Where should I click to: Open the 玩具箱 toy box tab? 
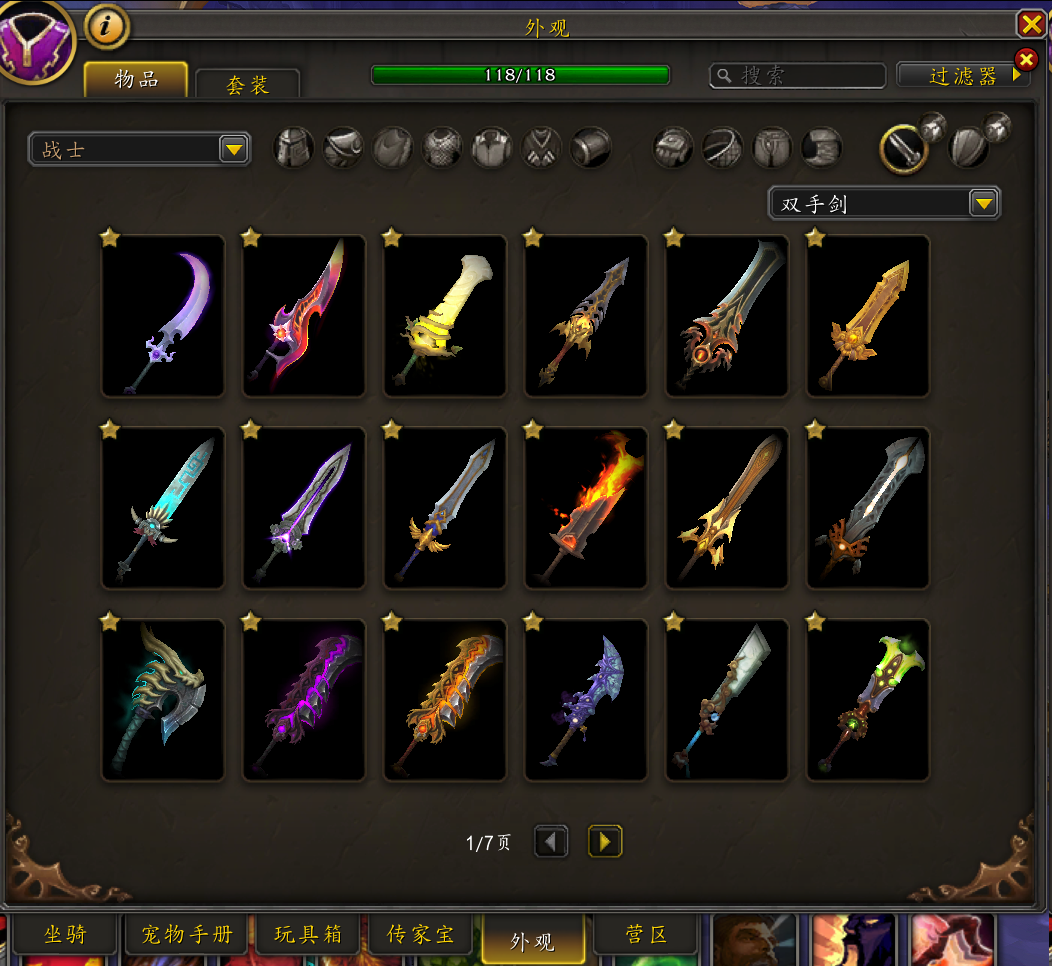[308, 935]
